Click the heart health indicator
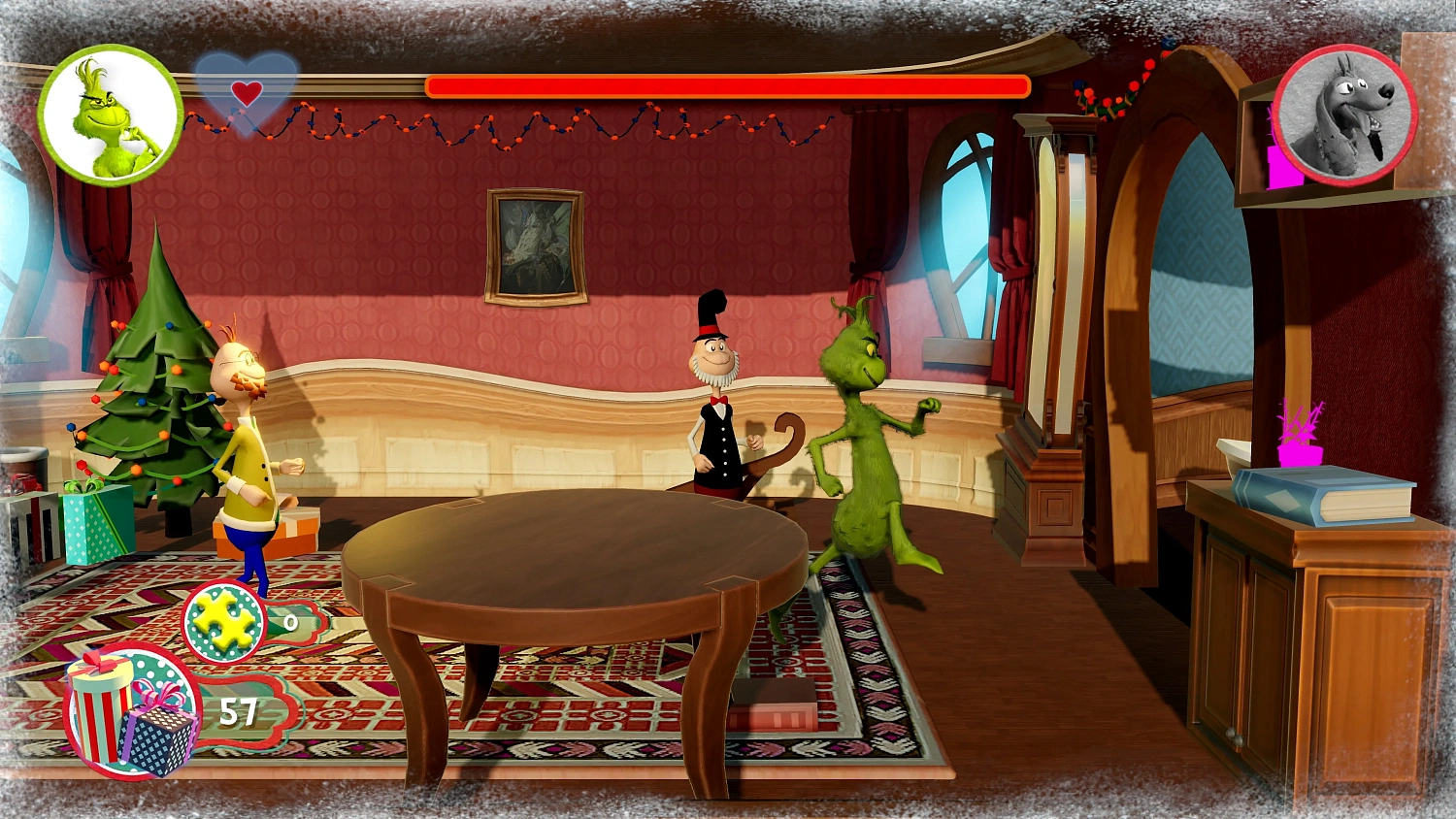 [246, 94]
